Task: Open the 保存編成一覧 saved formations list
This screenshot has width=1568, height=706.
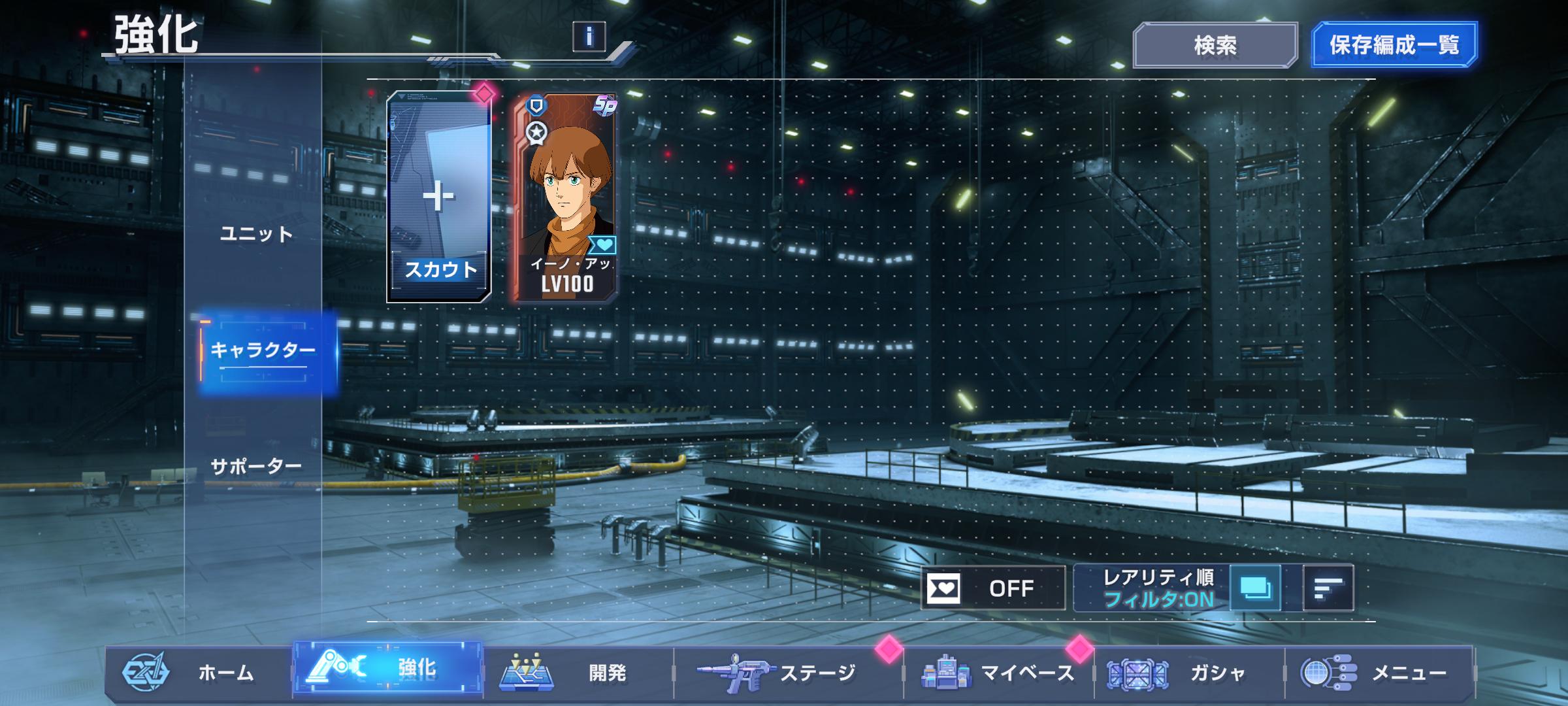Action: 1394,45
